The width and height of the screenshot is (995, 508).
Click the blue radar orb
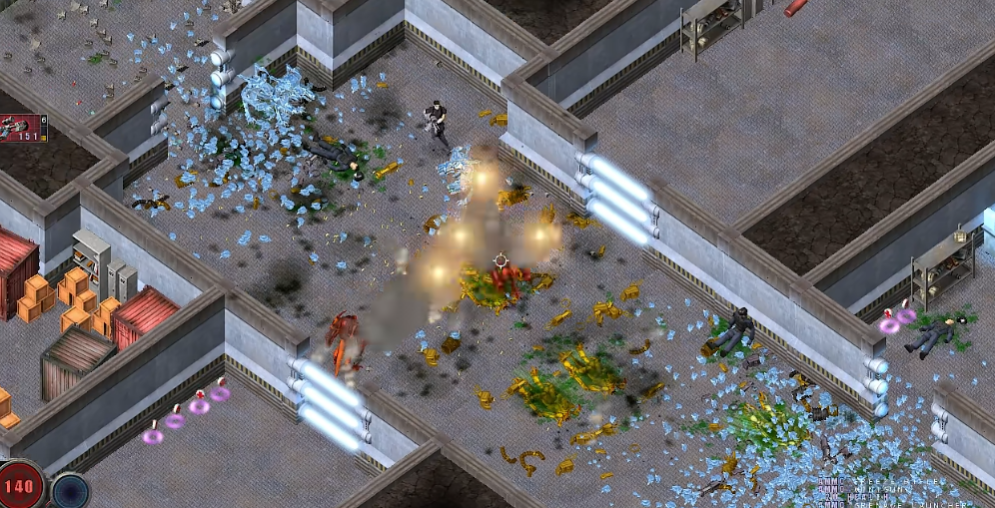[70, 491]
